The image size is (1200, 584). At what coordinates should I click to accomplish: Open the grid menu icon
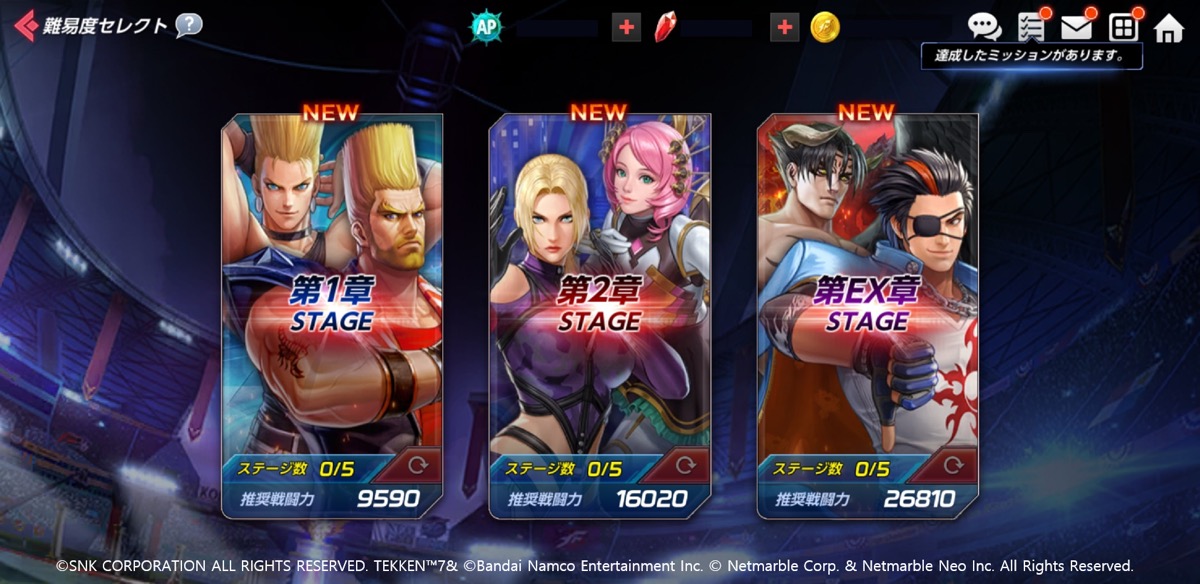(1124, 27)
